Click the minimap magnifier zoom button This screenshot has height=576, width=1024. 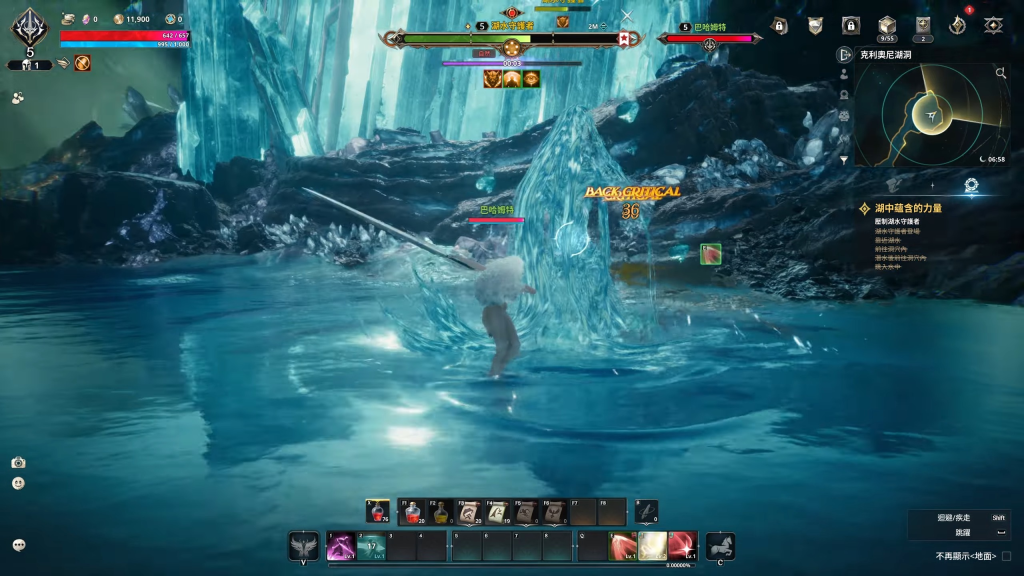pyautogui.click(x=1001, y=73)
